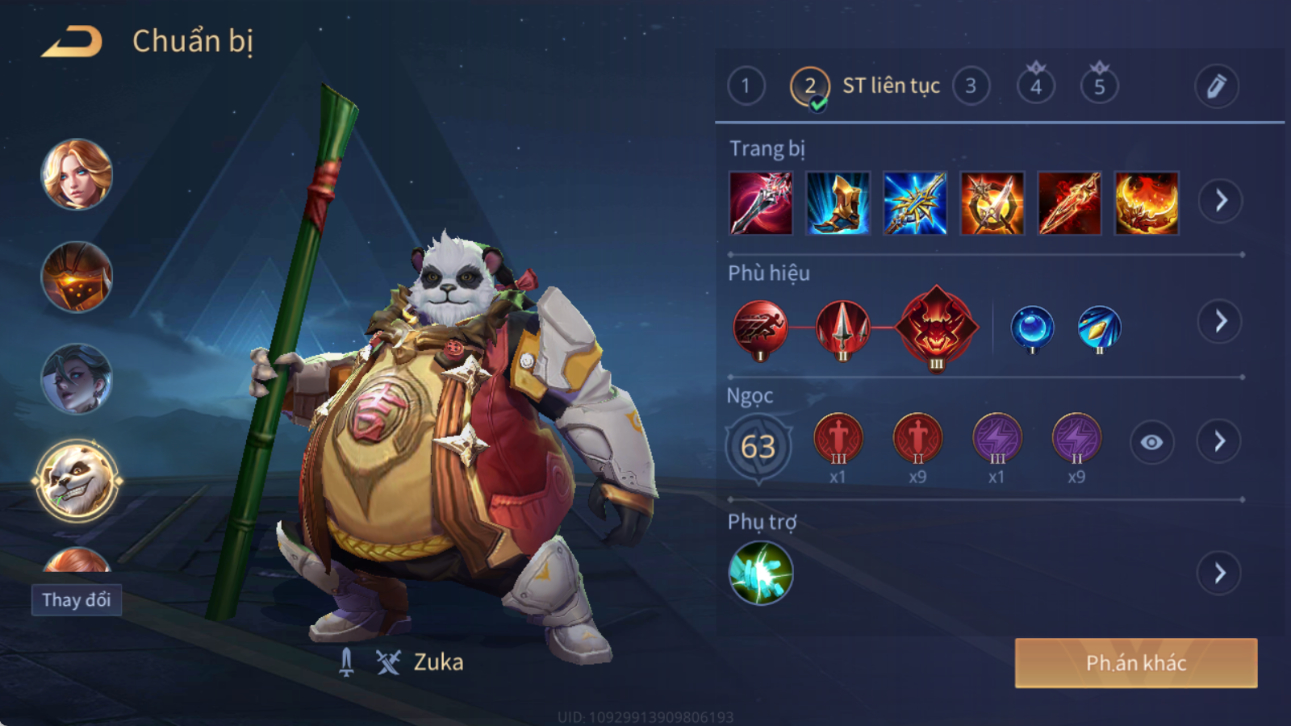Select the blonde female hero portrait
The width and height of the screenshot is (1291, 726).
(x=77, y=175)
